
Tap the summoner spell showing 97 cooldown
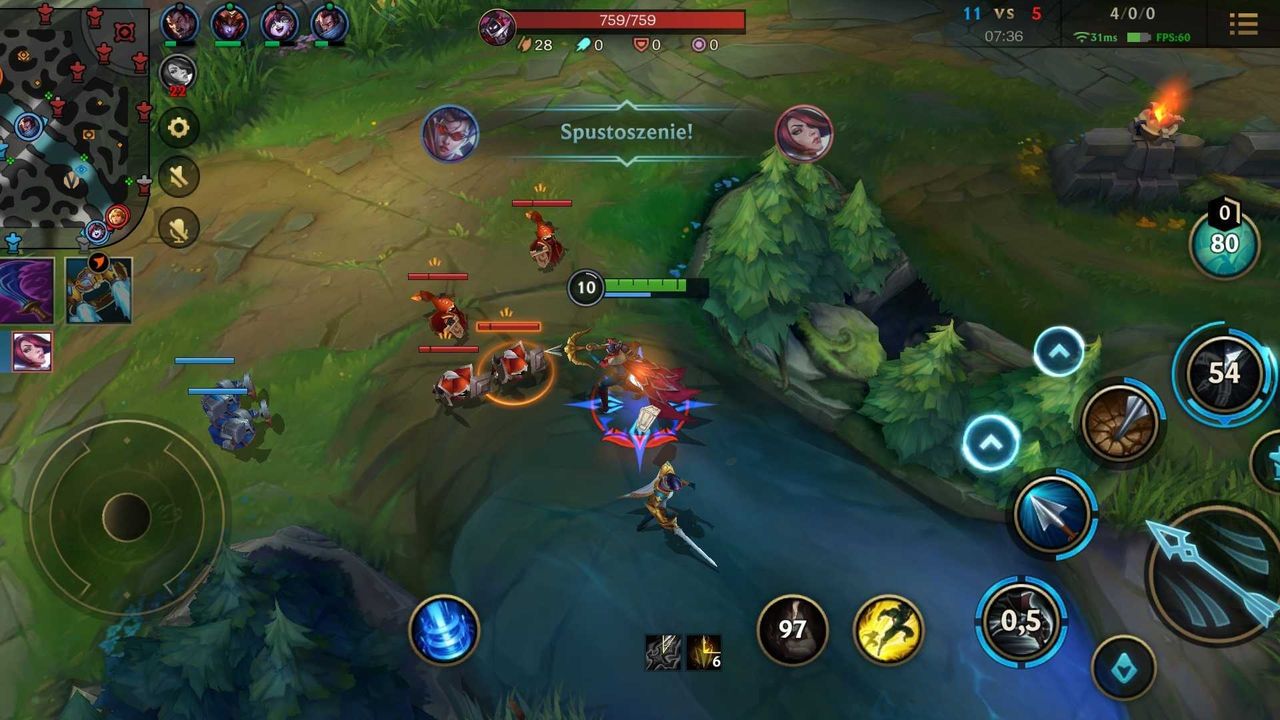[792, 630]
